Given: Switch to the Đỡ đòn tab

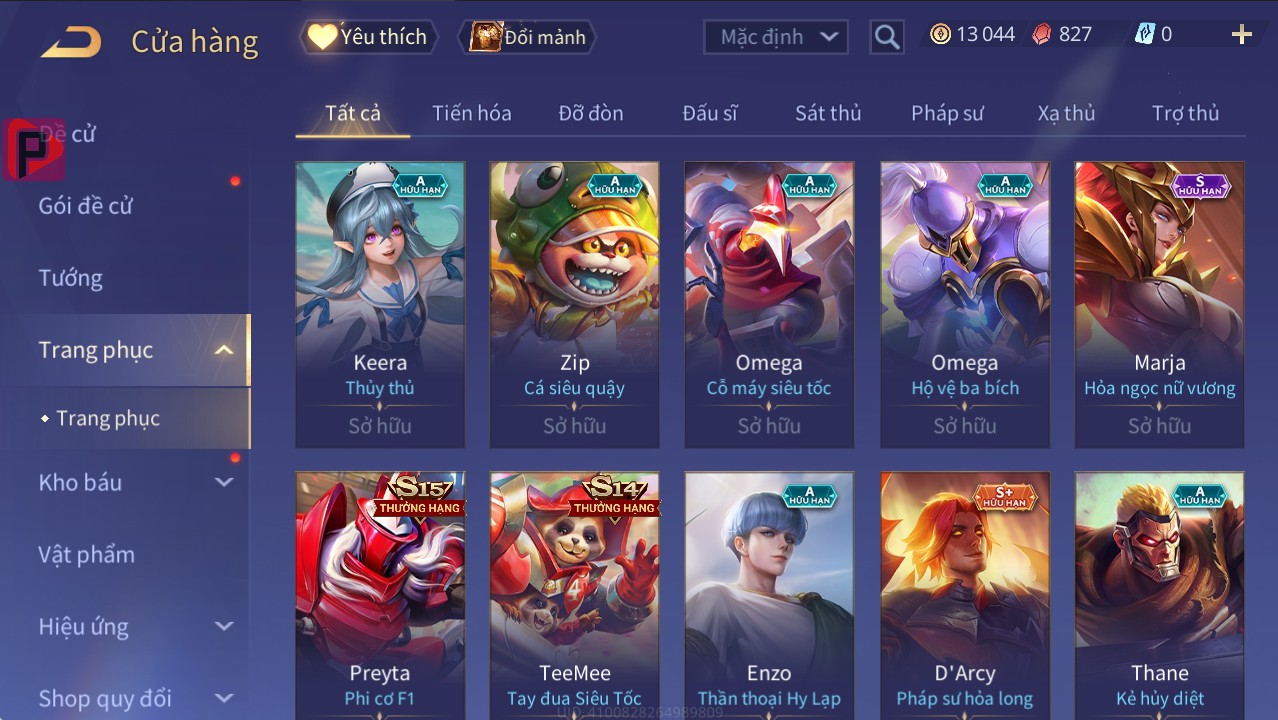Looking at the screenshot, I should point(590,113).
